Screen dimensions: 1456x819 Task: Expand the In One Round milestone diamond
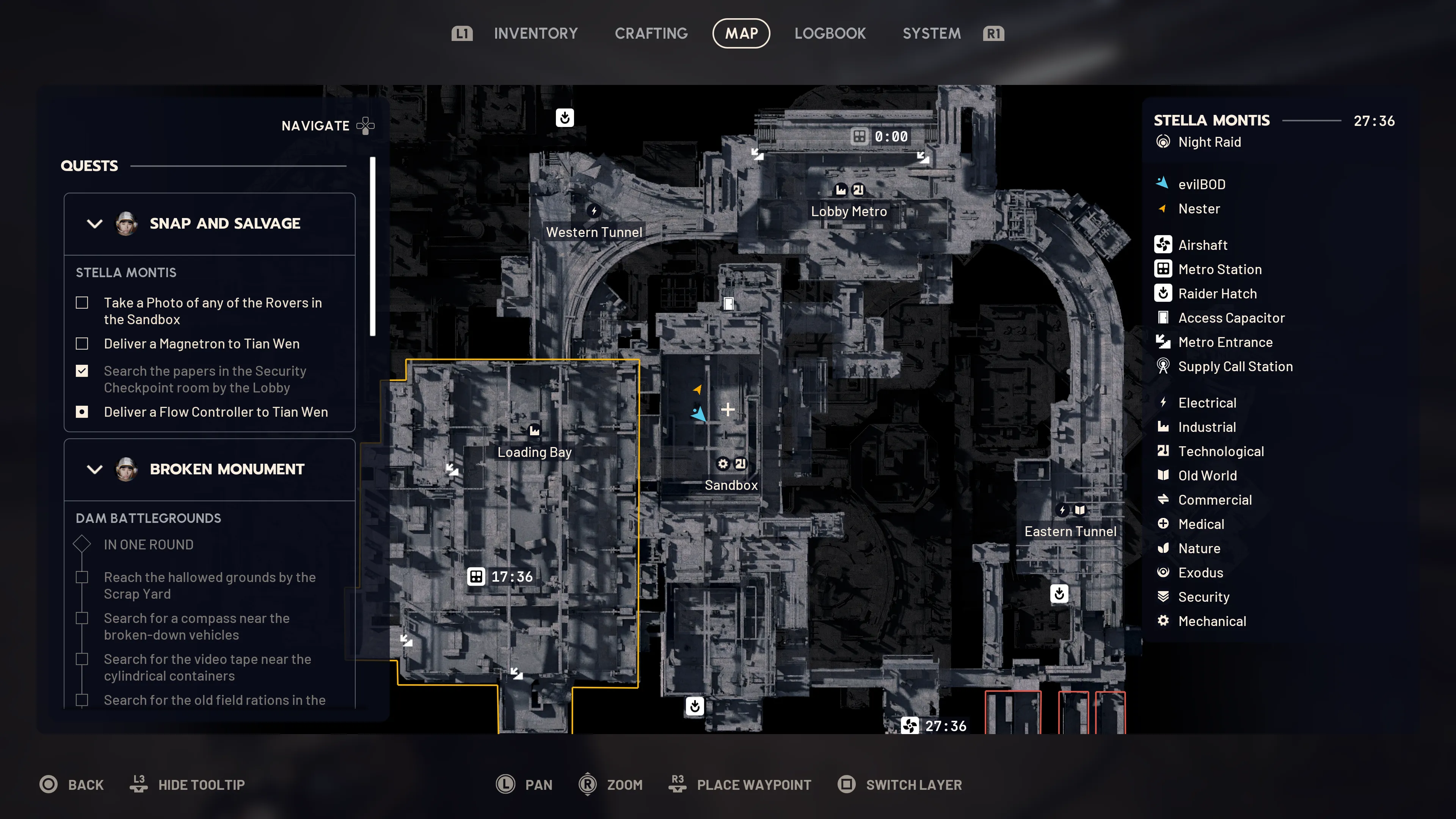point(82,544)
